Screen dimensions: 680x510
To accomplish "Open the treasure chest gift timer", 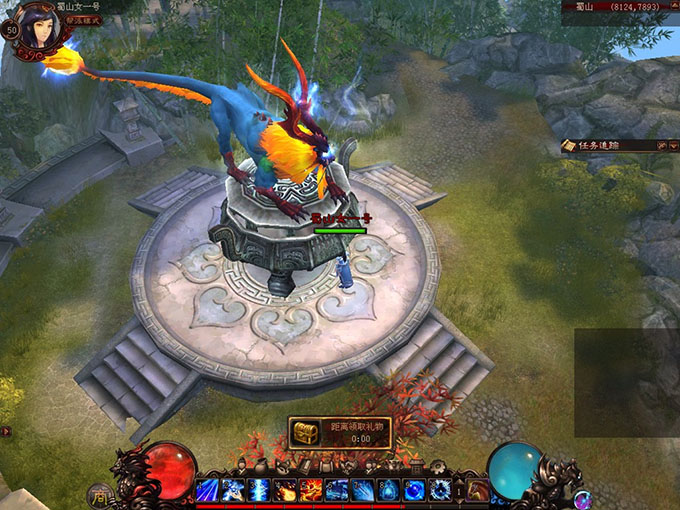I will (306, 432).
